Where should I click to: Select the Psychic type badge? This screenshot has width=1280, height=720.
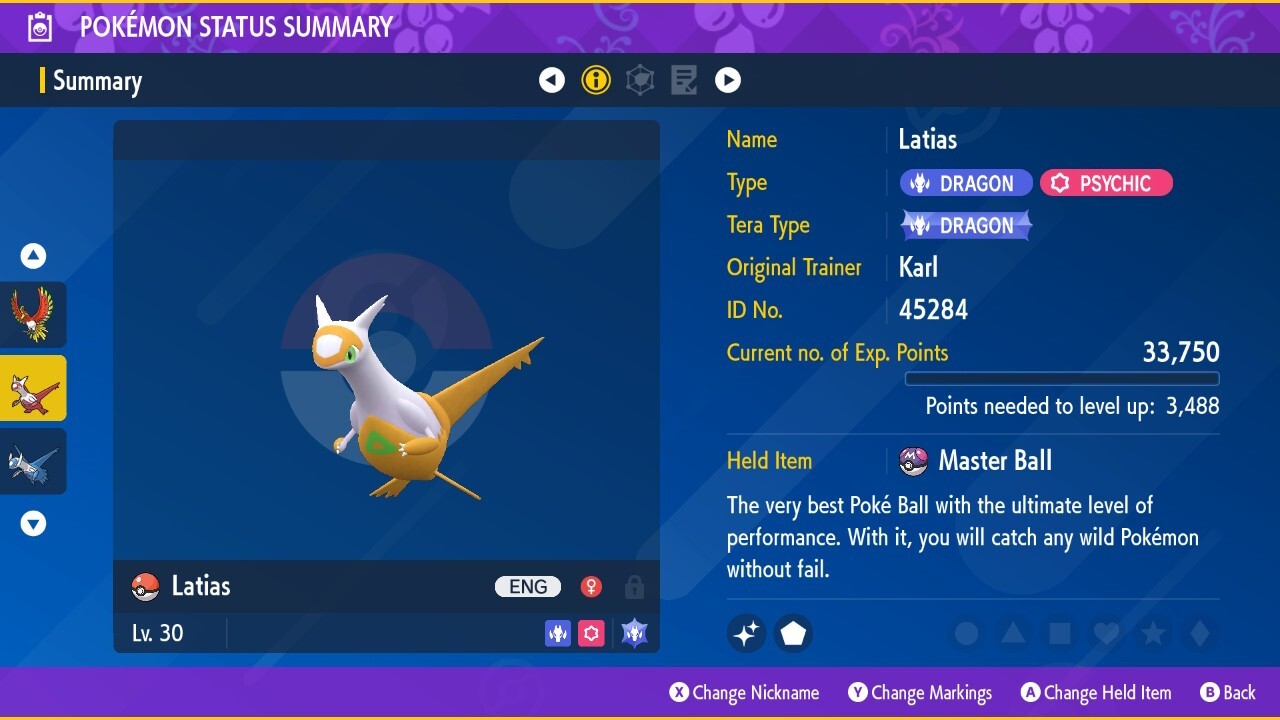[1106, 182]
